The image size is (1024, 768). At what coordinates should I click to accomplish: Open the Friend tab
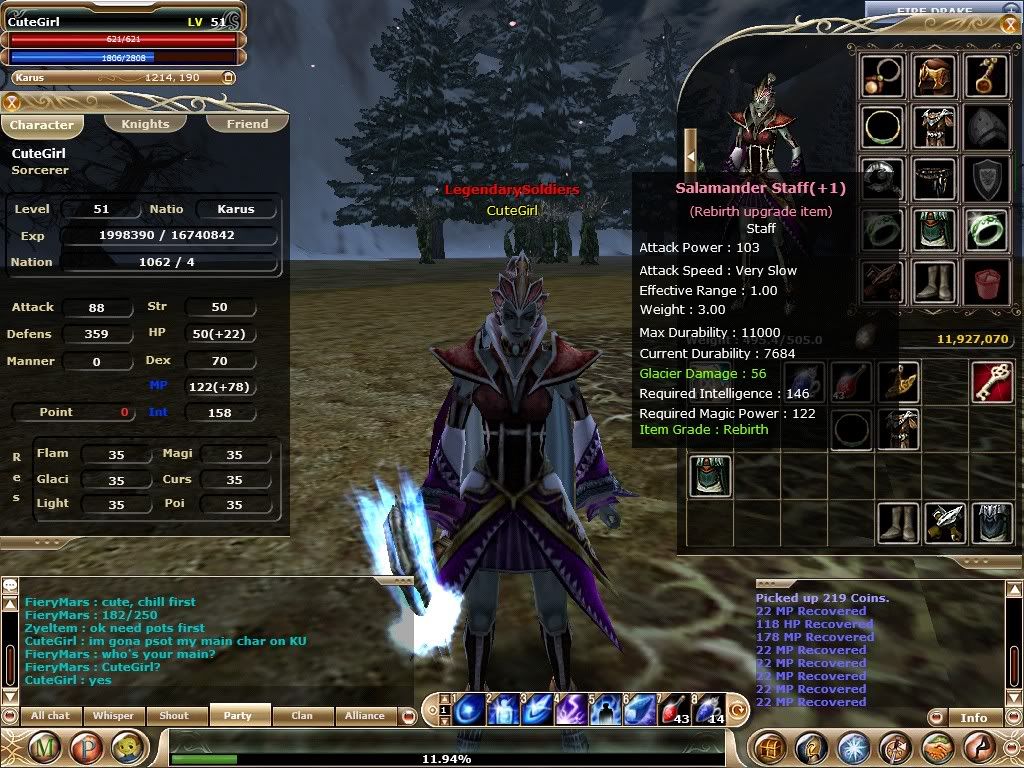(247, 124)
